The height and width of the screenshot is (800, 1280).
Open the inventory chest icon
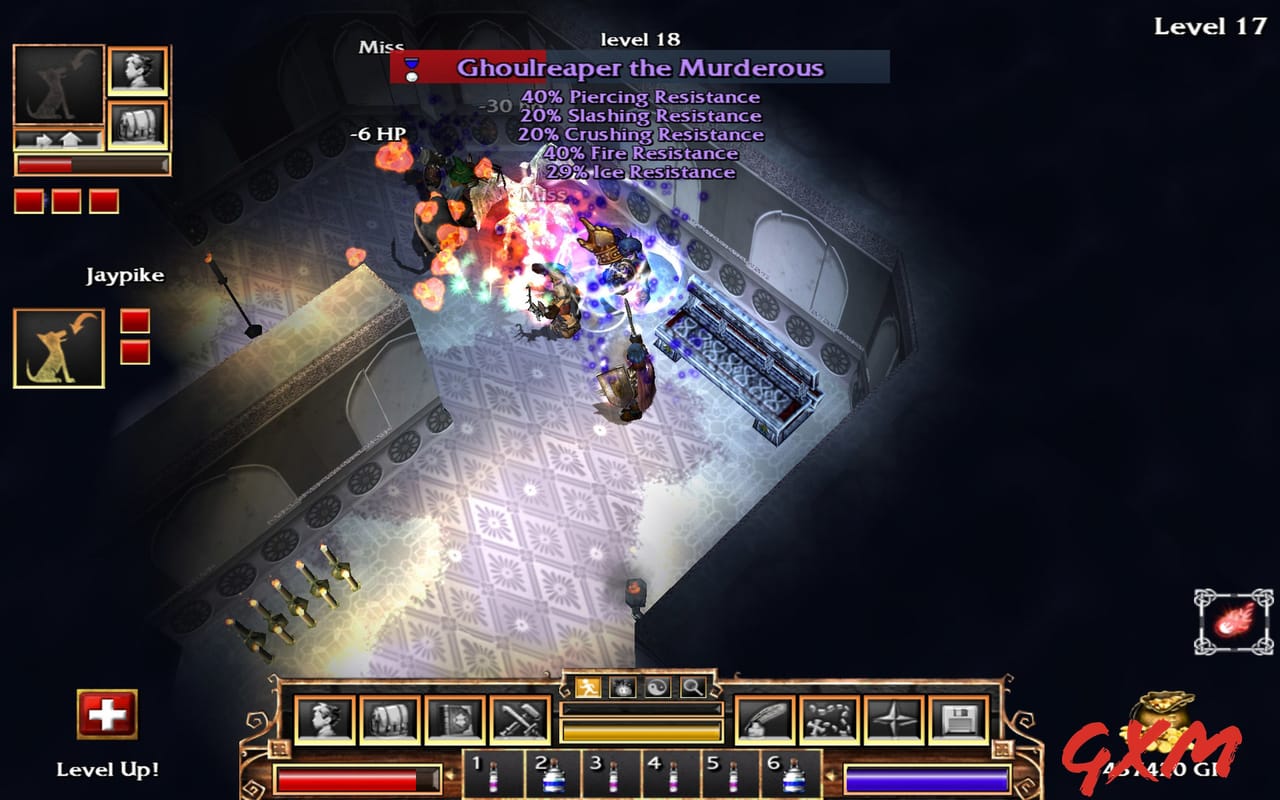pos(389,718)
